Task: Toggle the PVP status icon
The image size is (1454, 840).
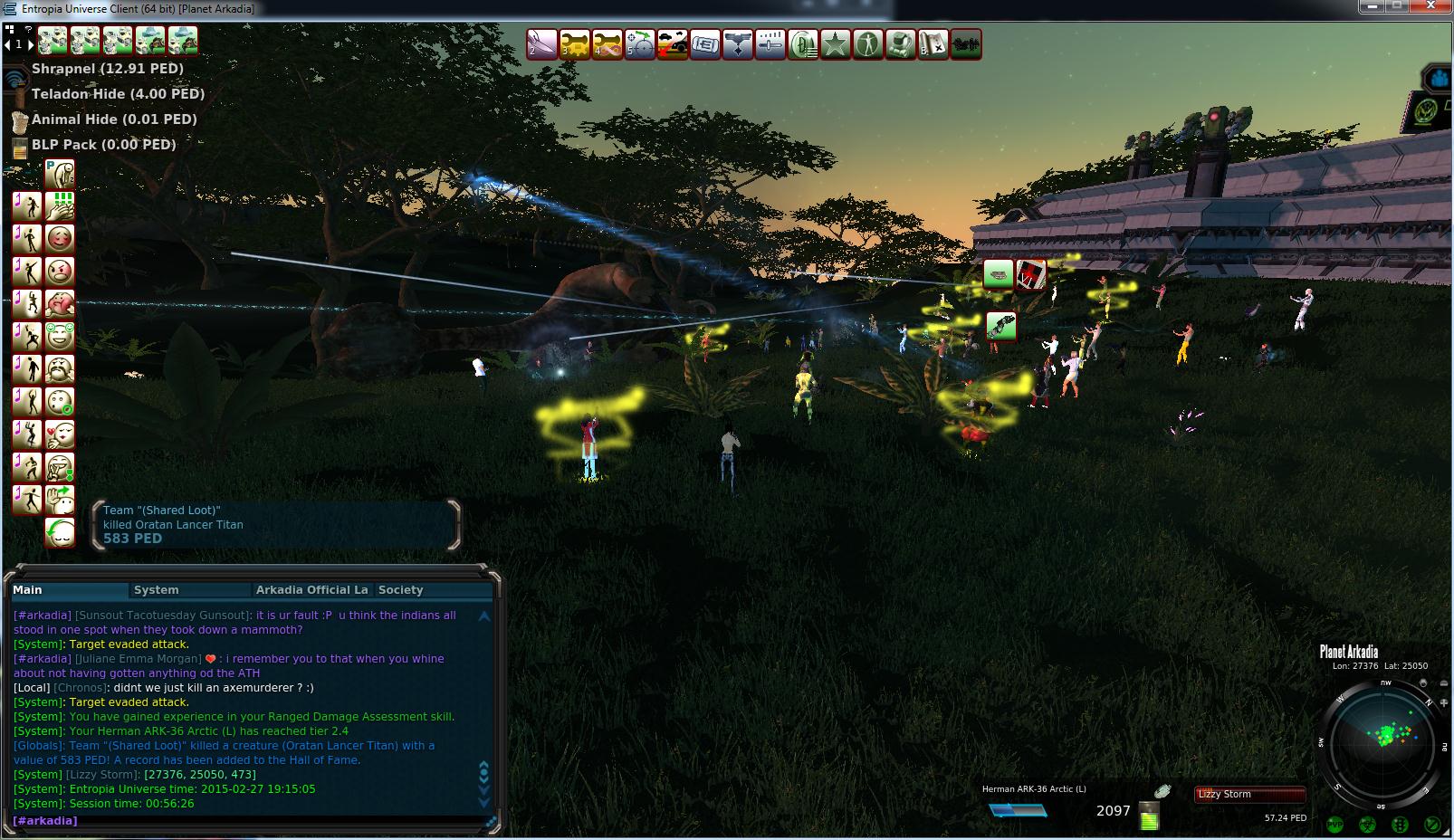Action: (1334, 824)
